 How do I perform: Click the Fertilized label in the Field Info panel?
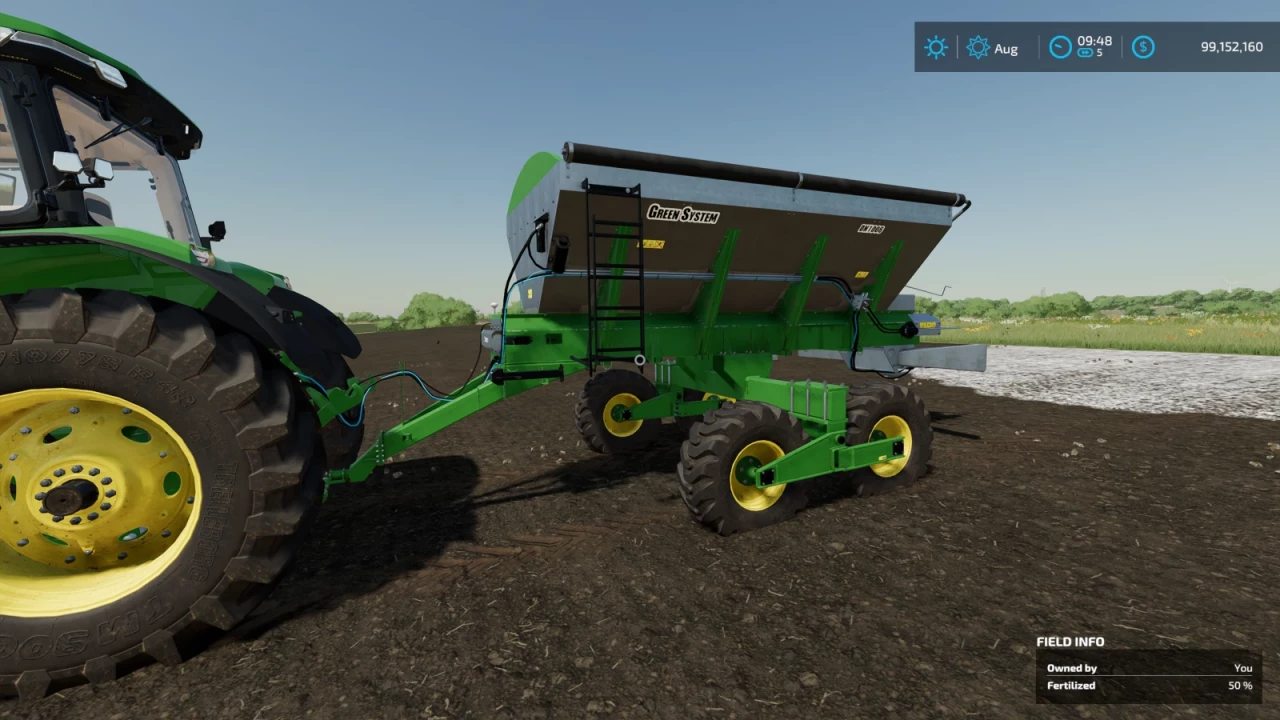tap(1071, 686)
